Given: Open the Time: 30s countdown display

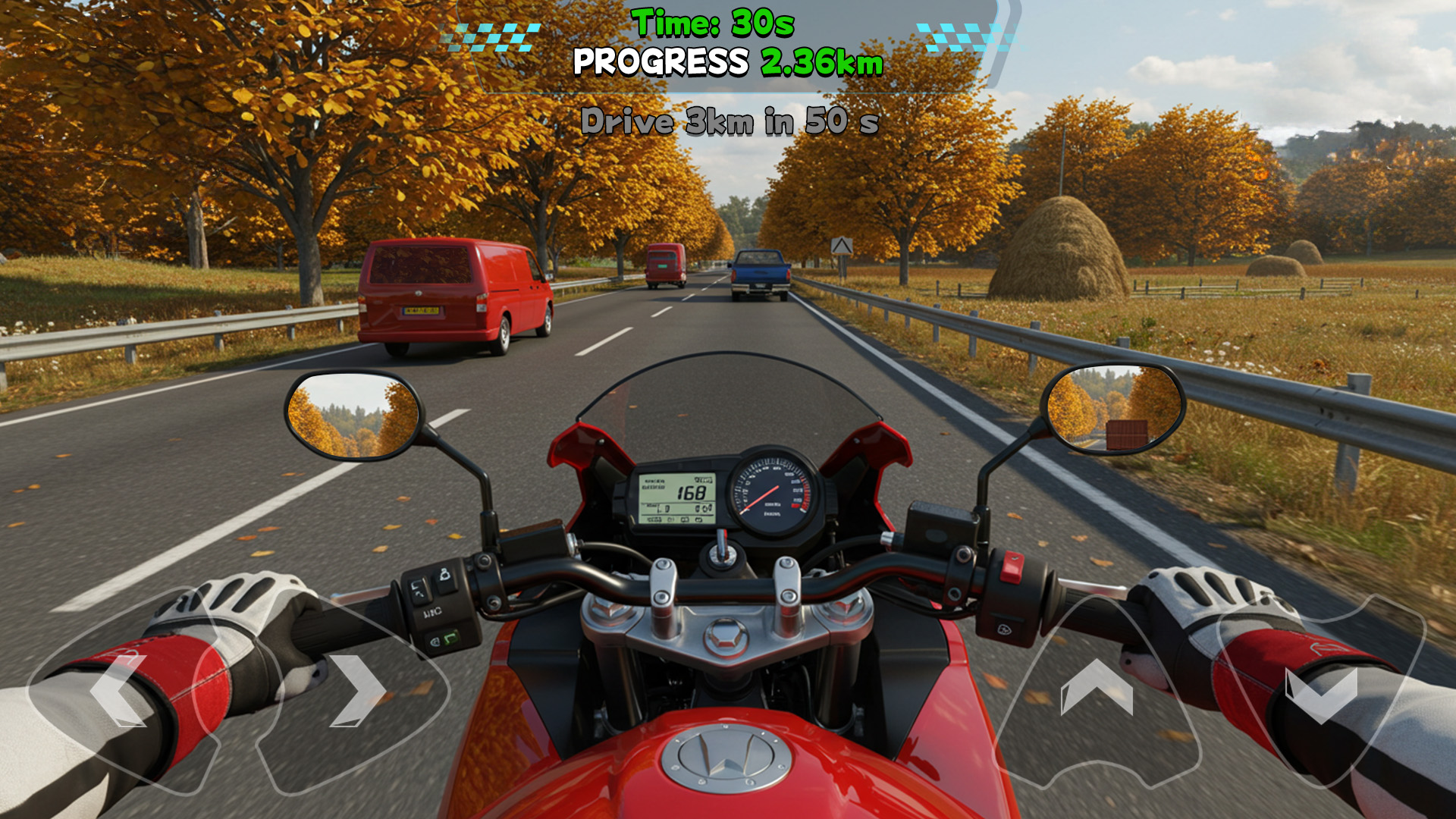Looking at the screenshot, I should click(713, 21).
